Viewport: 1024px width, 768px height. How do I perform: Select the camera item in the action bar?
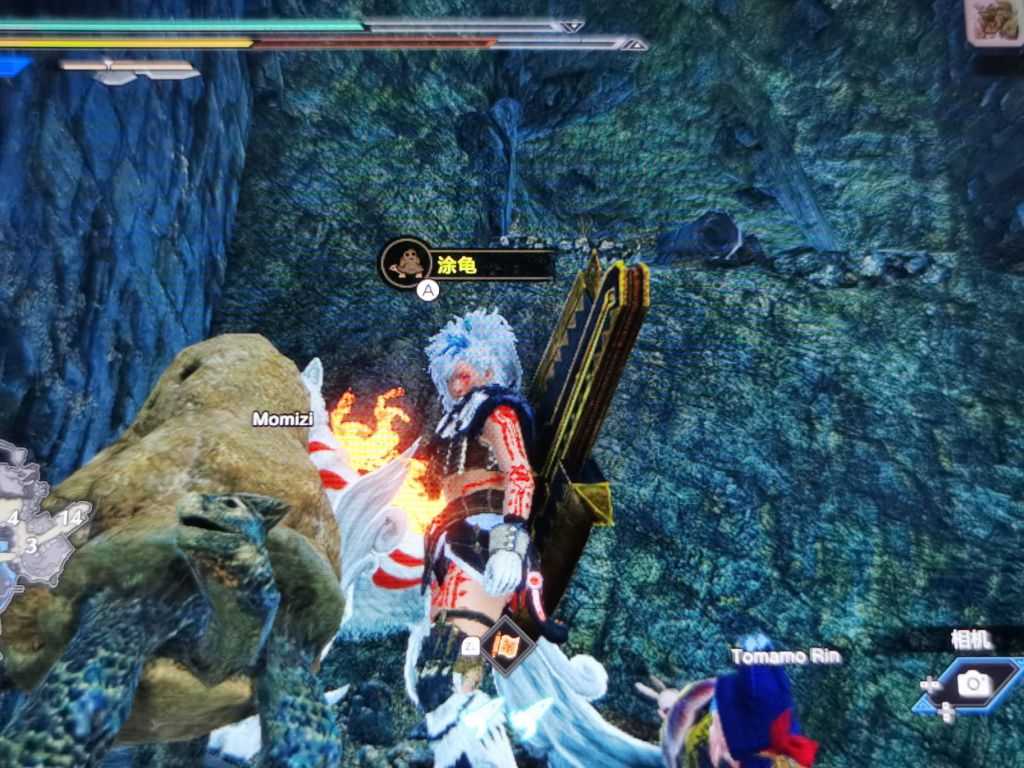point(970,684)
